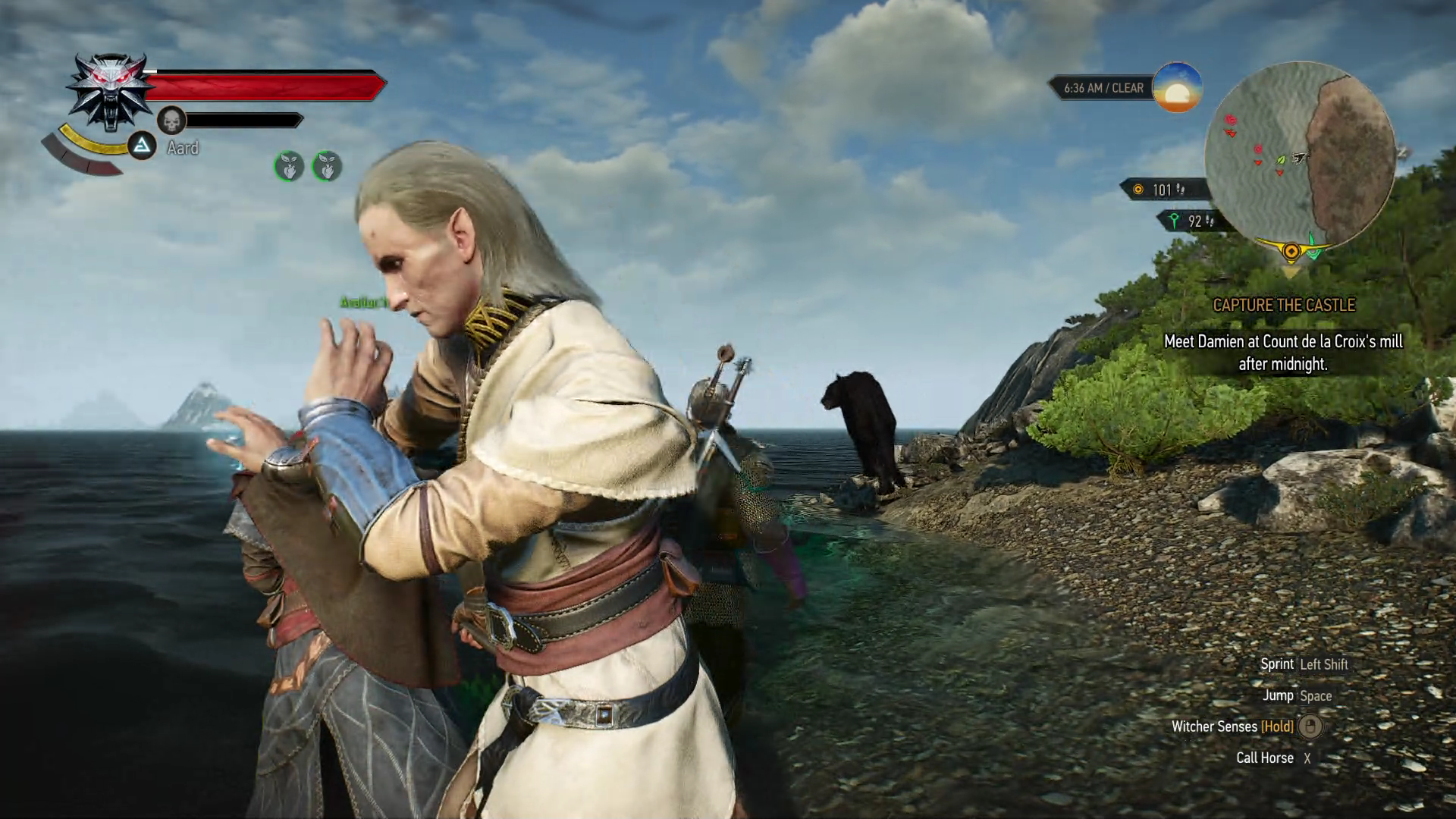Select the green waypoint distance marker
1456x819 pixels.
click(x=1175, y=221)
